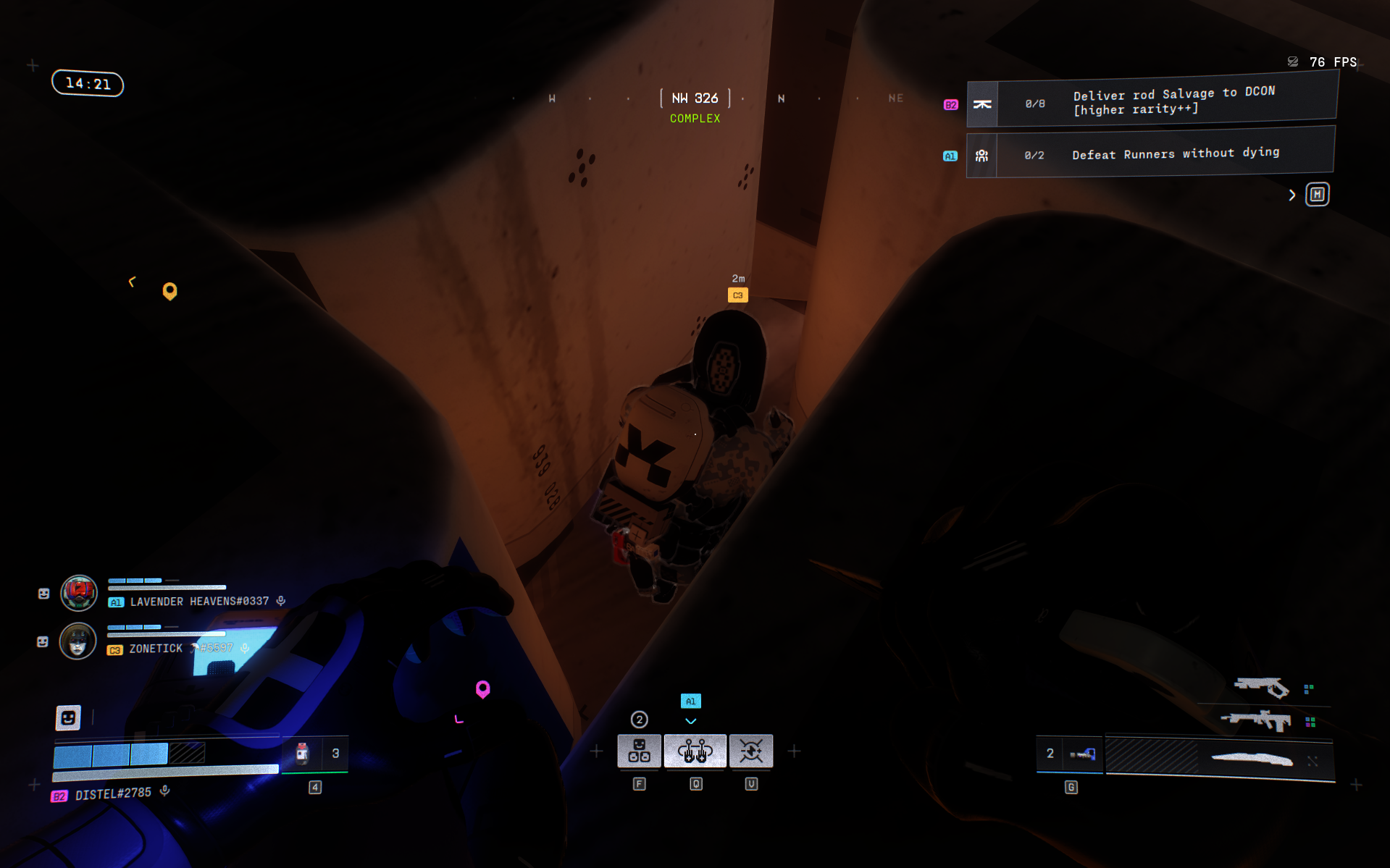Click the magenta waypoint pin marker

coord(482,688)
